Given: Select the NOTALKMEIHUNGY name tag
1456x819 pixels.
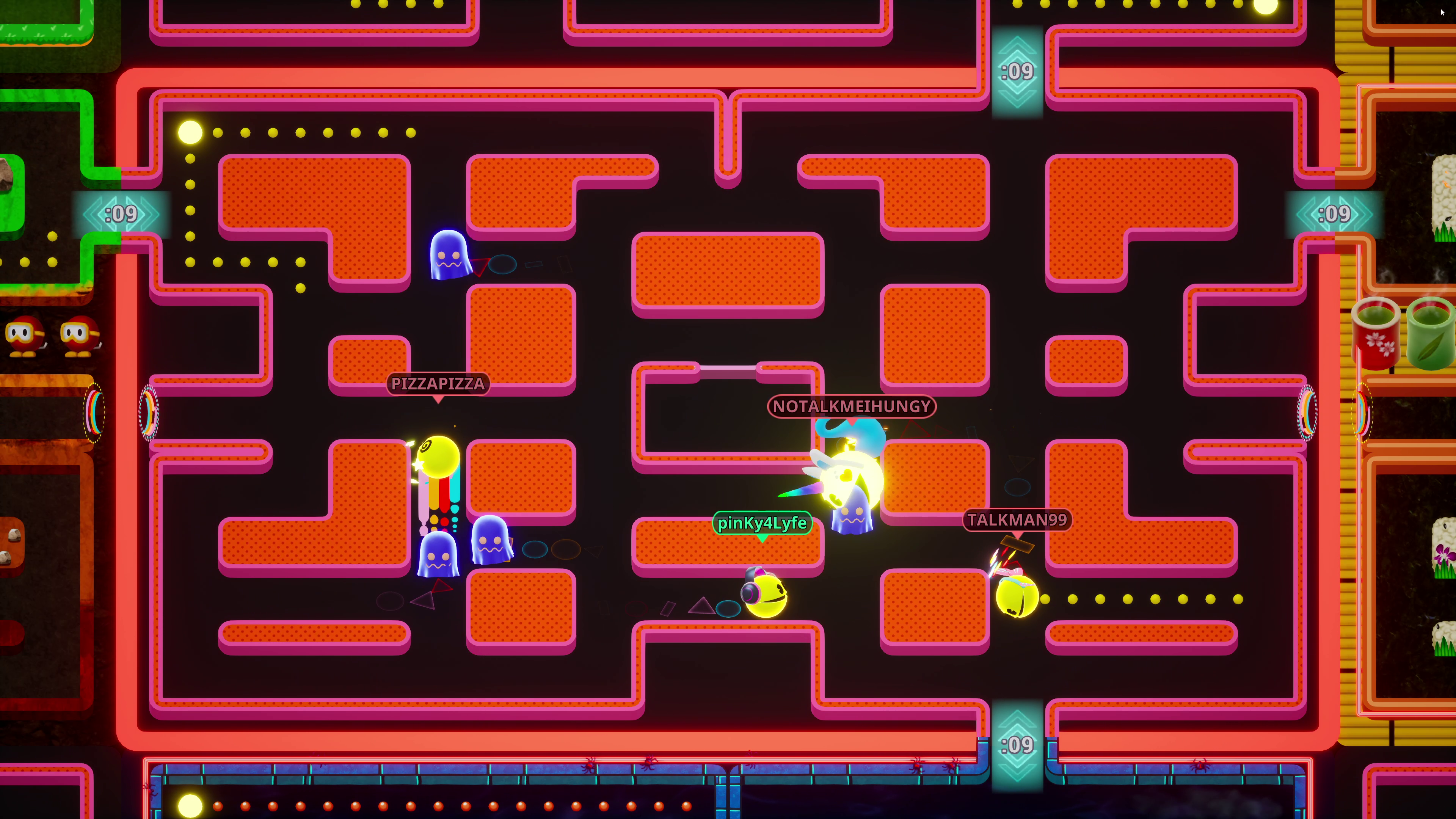Looking at the screenshot, I should click(850, 406).
